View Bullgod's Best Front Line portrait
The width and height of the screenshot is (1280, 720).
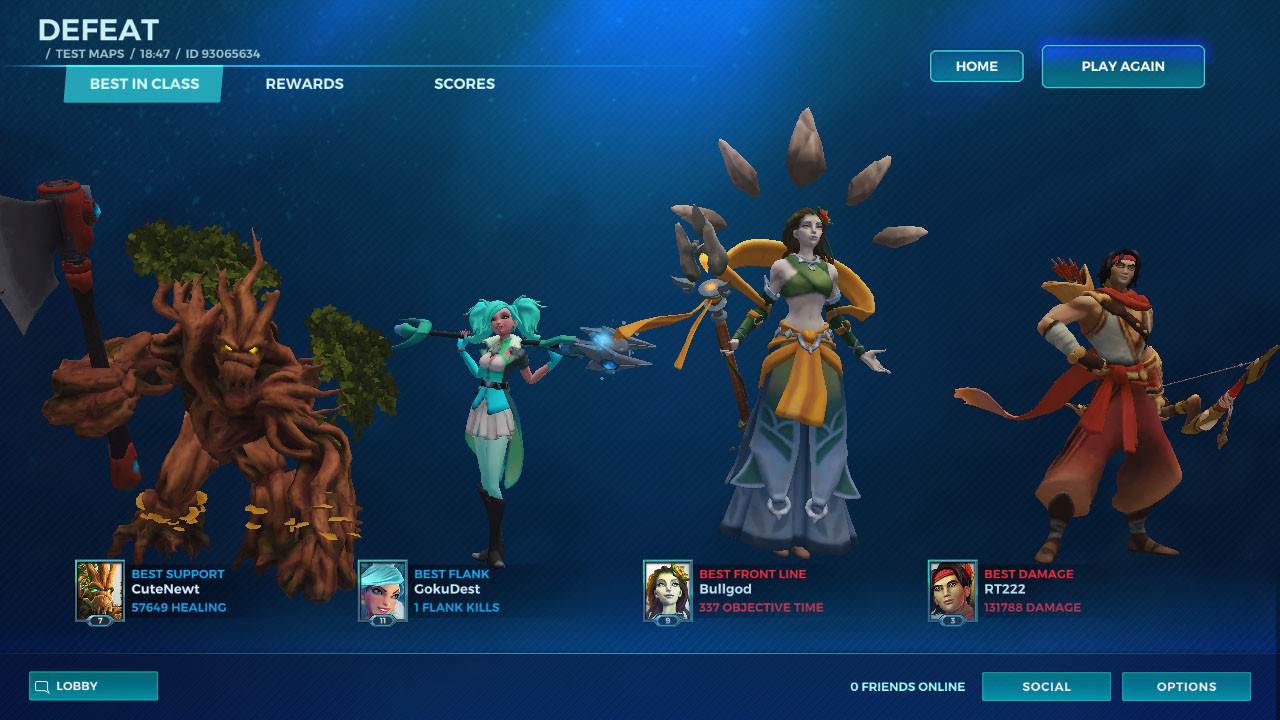(668, 590)
